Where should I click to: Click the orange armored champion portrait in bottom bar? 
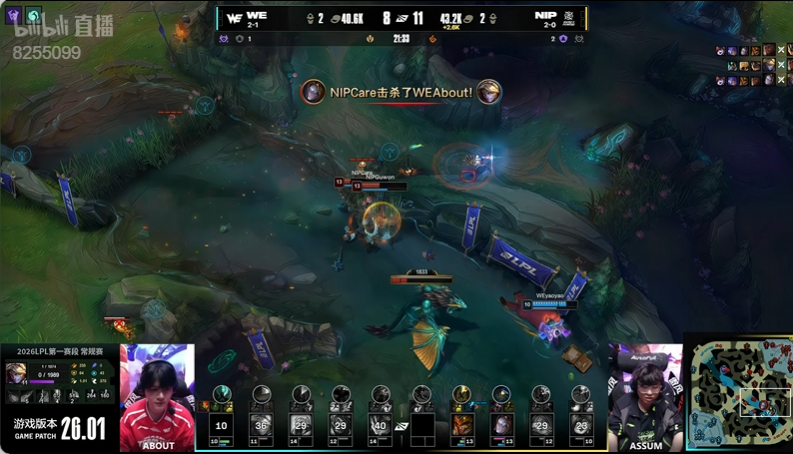tap(462, 424)
